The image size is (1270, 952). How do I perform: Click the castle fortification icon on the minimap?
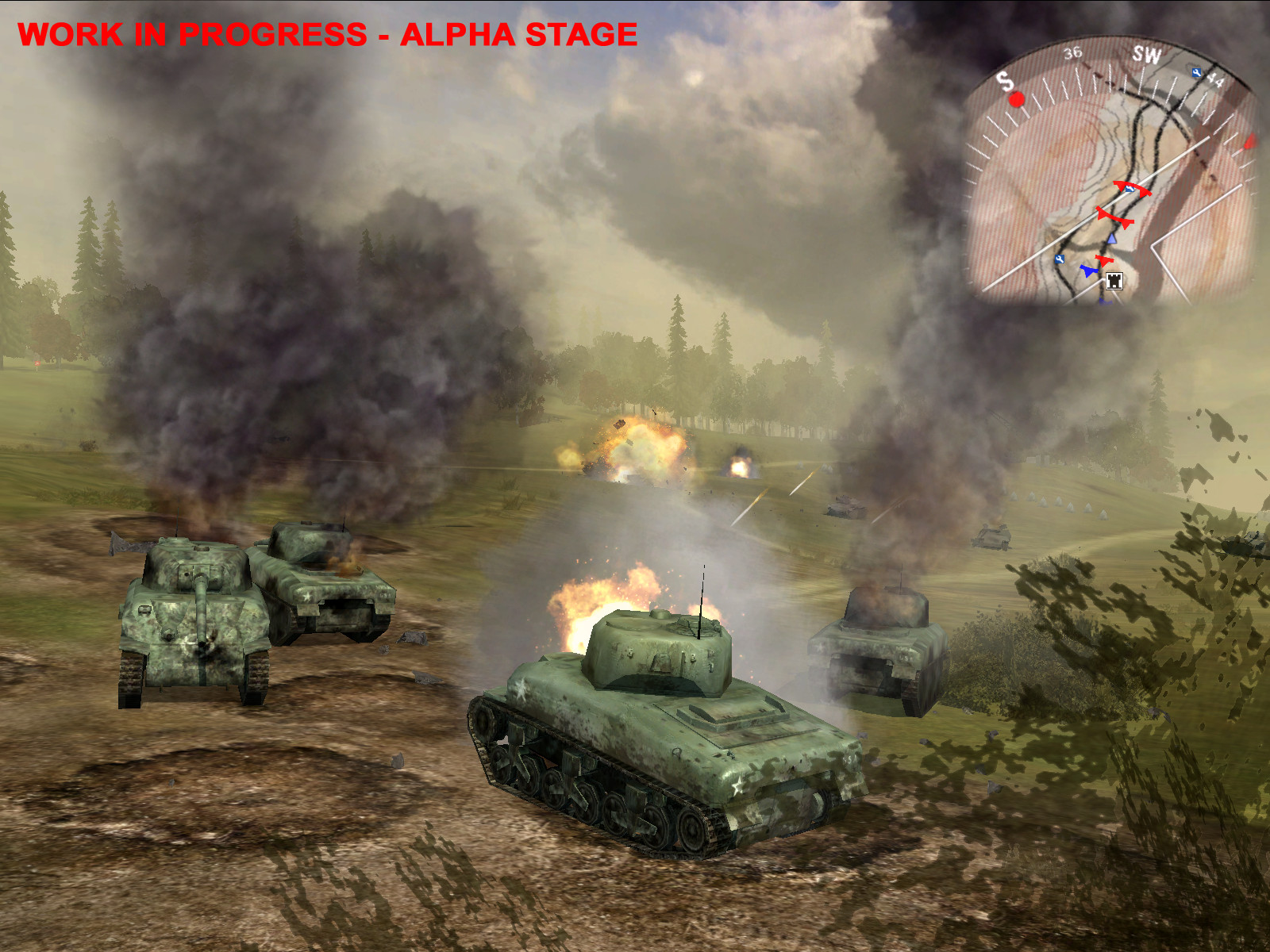pyautogui.click(x=1114, y=282)
